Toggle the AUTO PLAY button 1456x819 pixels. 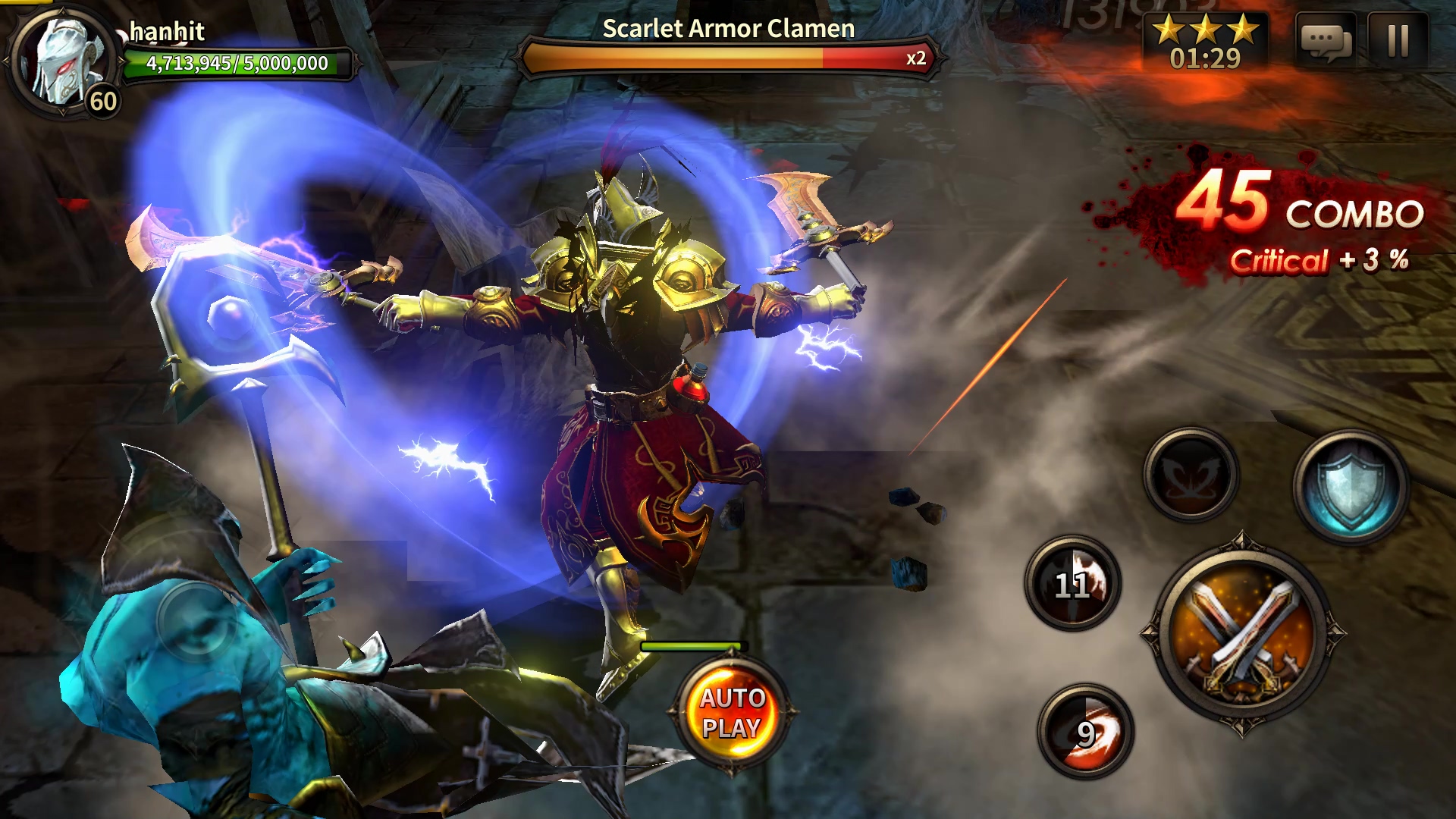click(731, 713)
